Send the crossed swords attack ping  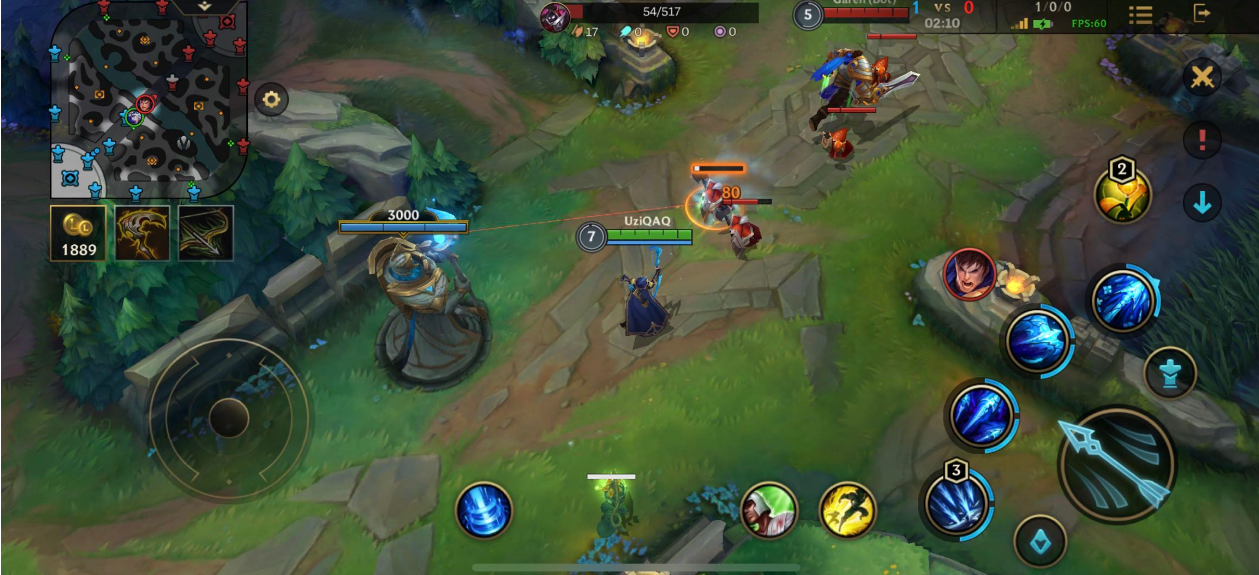click(x=1202, y=77)
